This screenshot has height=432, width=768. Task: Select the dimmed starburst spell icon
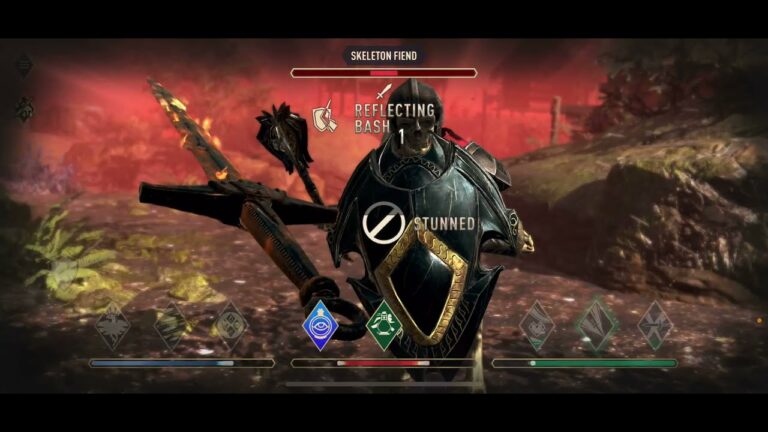coord(112,326)
